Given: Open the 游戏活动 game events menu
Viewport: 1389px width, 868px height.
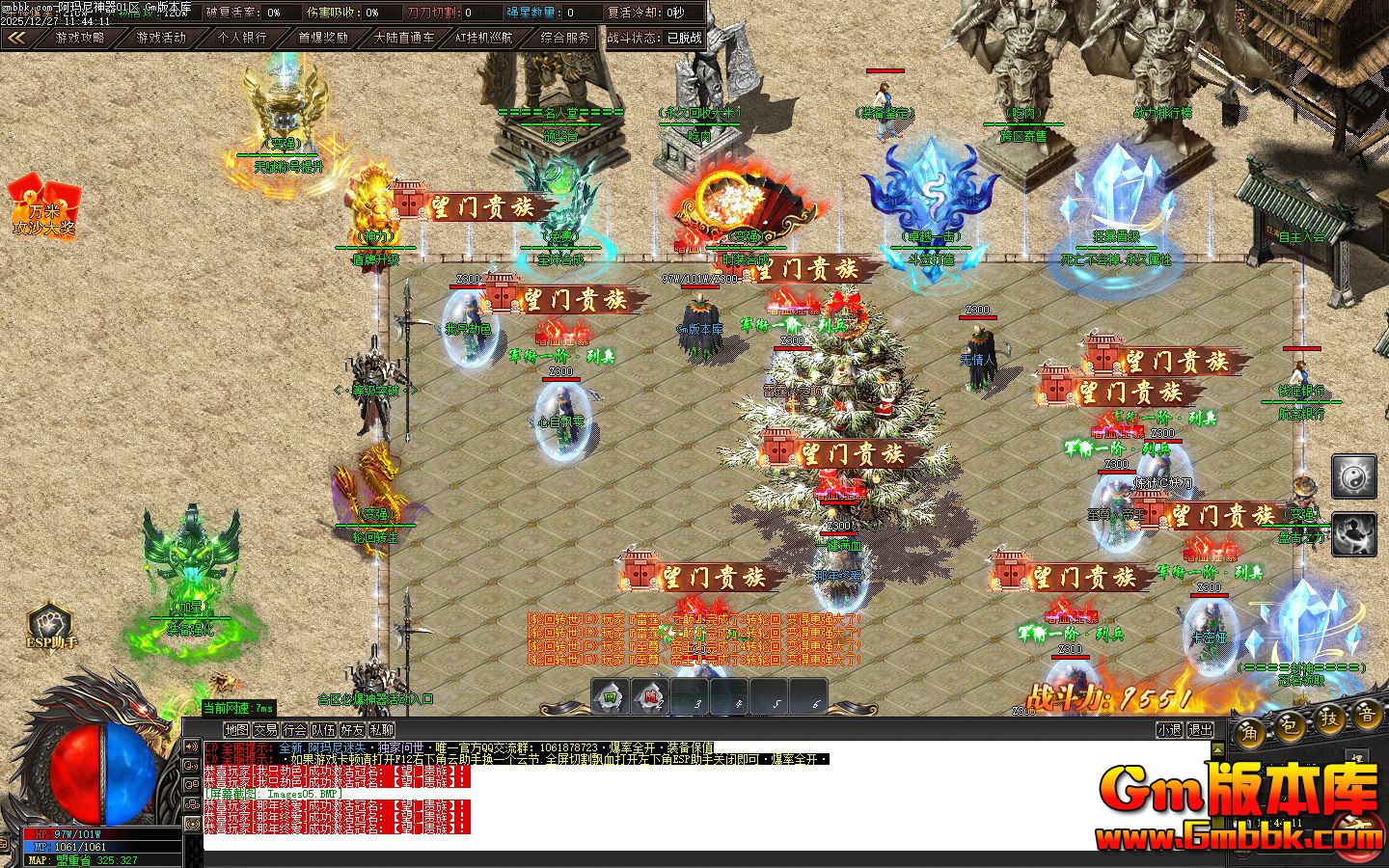Looking at the screenshot, I should coord(161,38).
